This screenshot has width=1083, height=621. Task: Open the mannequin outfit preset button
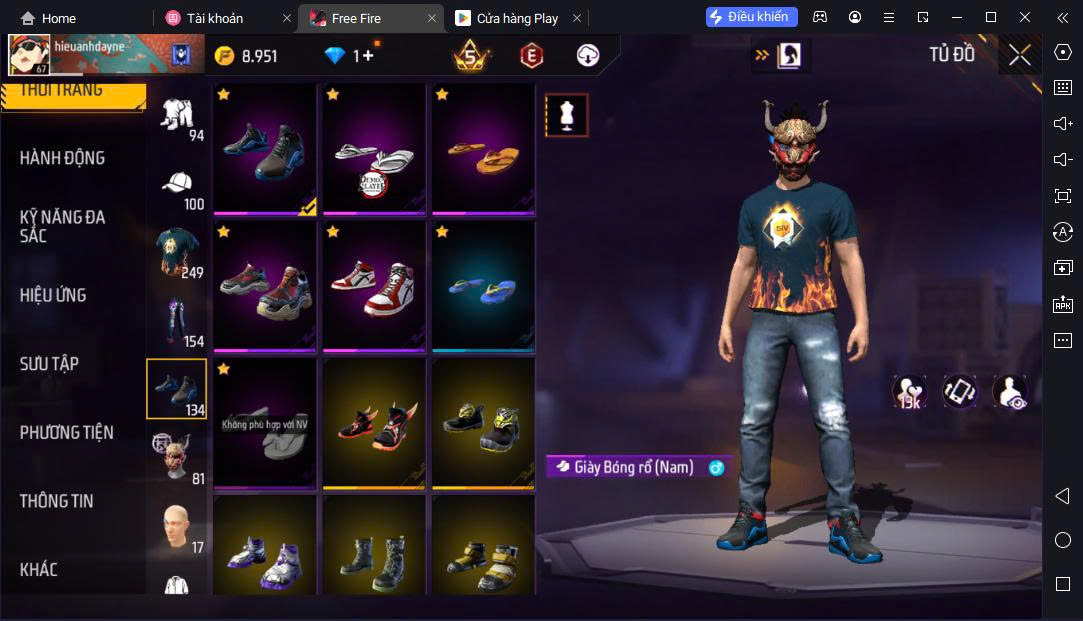567,115
